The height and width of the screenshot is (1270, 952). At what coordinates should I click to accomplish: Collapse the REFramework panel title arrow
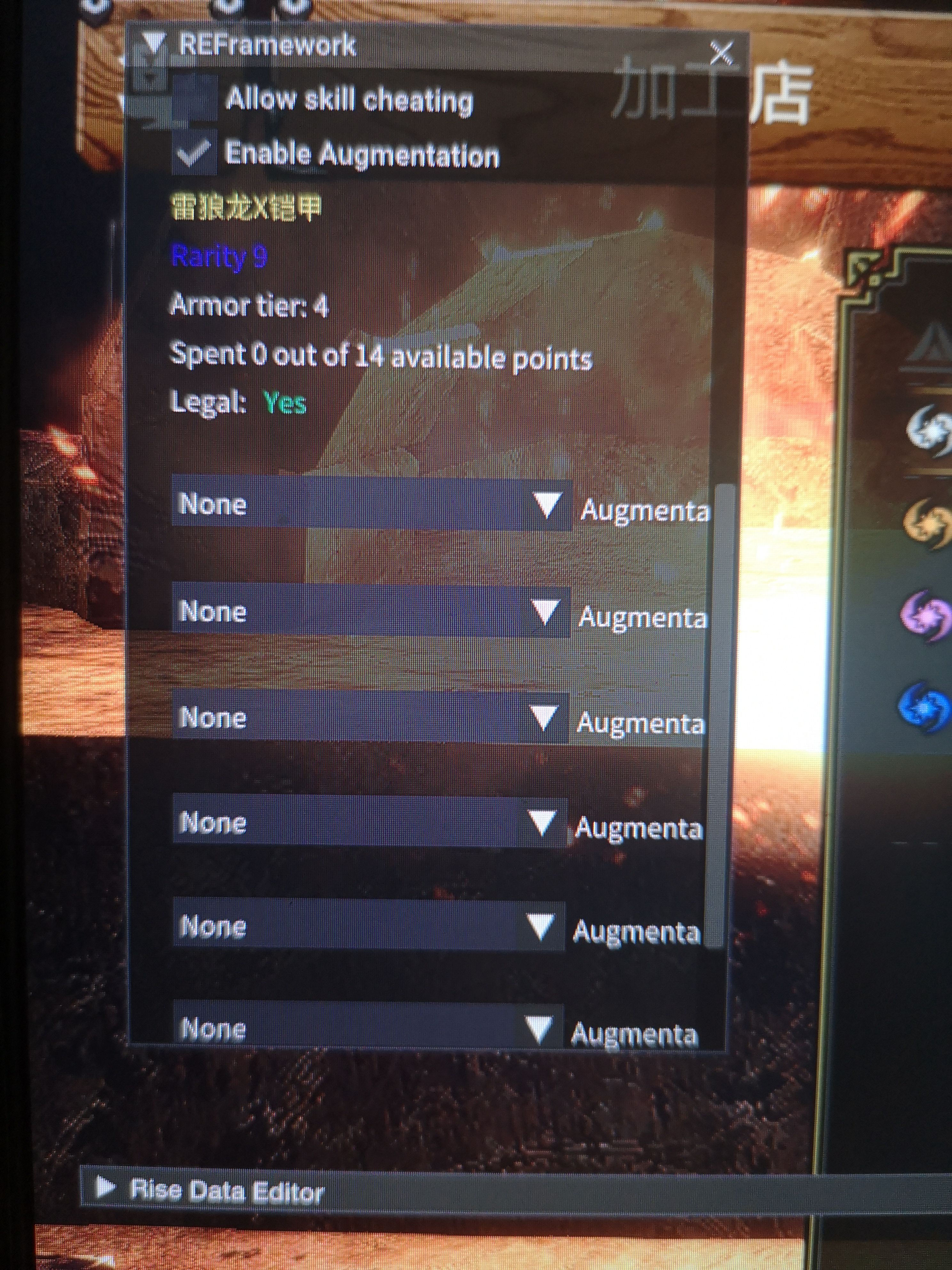click(x=153, y=44)
